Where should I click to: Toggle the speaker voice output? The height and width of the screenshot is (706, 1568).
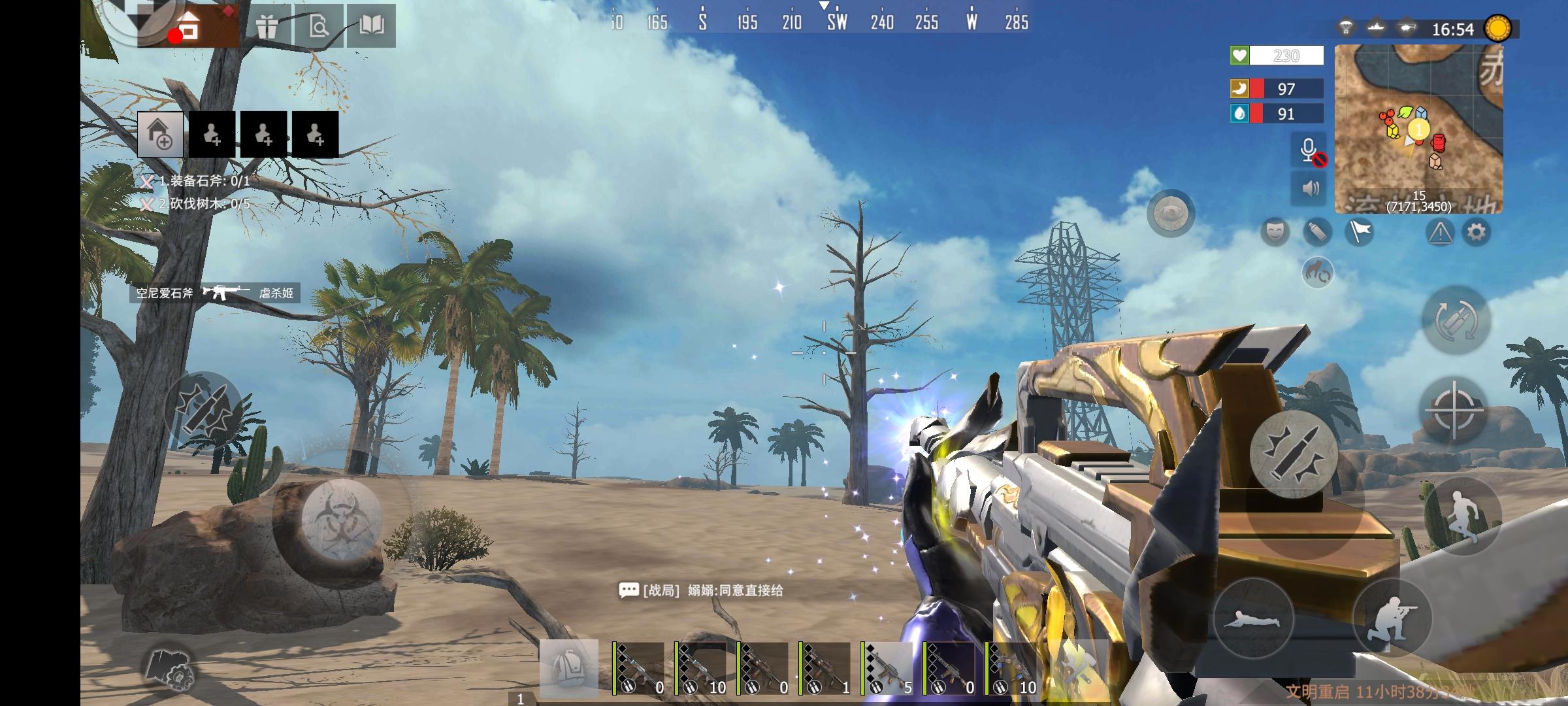(x=1309, y=189)
